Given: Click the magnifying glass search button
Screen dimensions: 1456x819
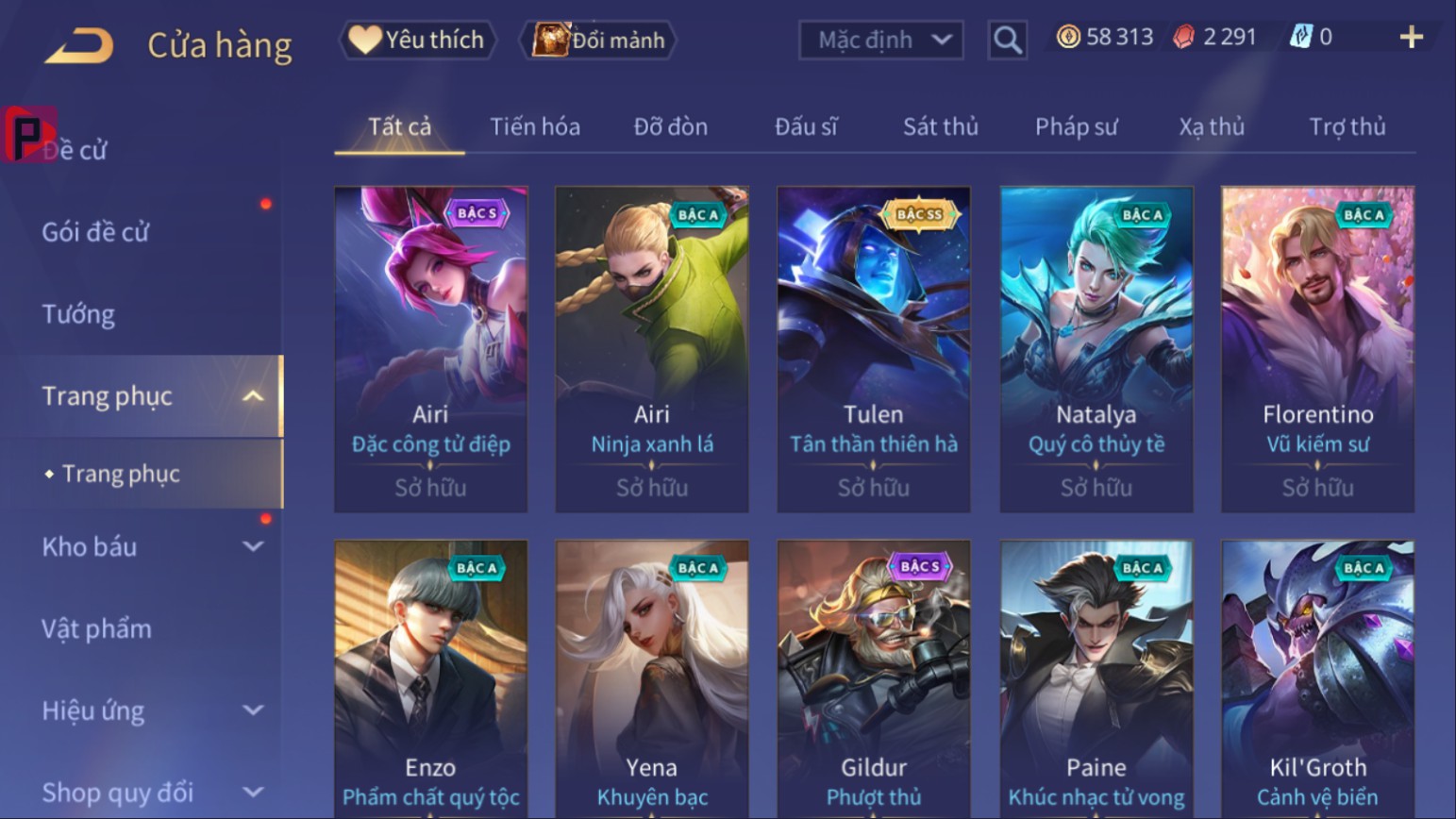Looking at the screenshot, I should pyautogui.click(x=1007, y=40).
